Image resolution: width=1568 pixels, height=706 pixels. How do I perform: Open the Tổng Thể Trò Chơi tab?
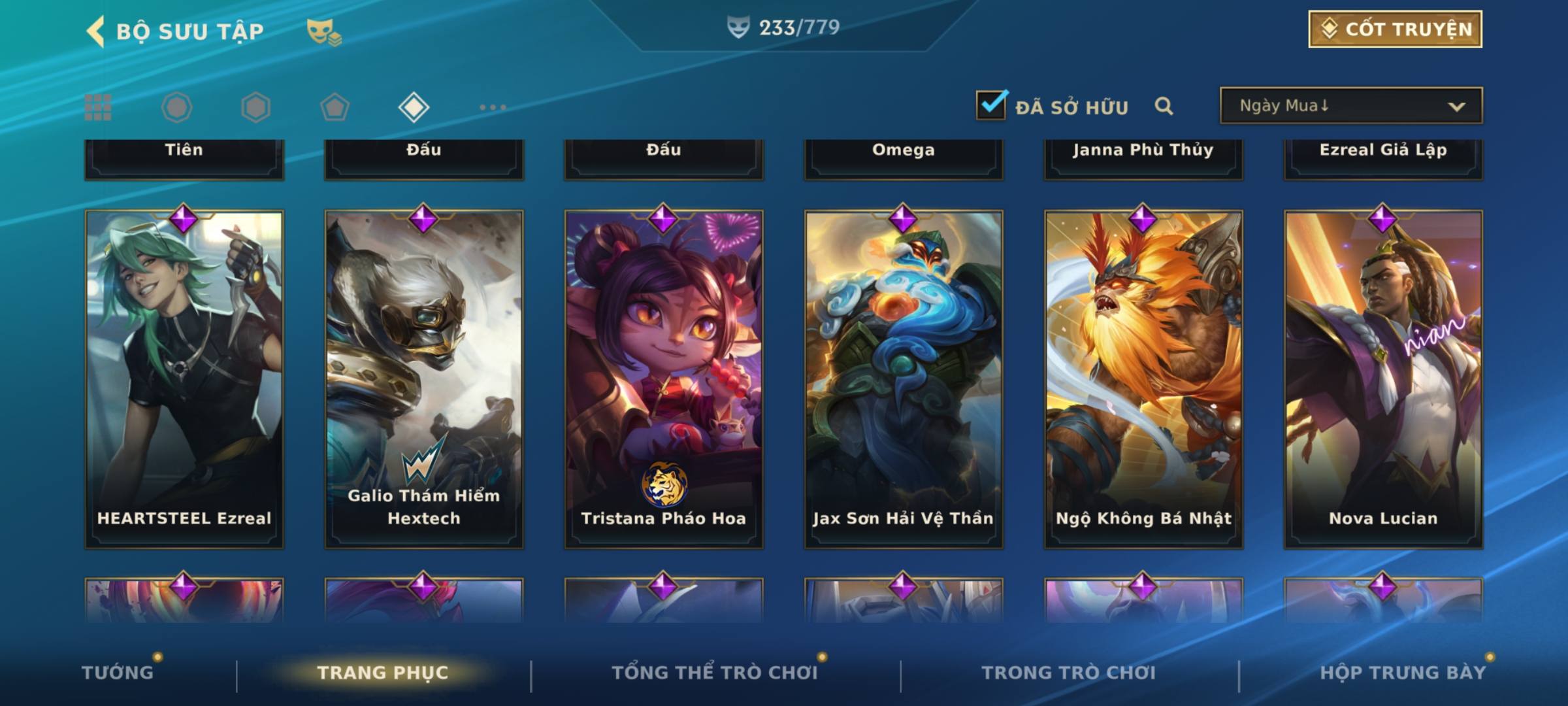(x=715, y=672)
